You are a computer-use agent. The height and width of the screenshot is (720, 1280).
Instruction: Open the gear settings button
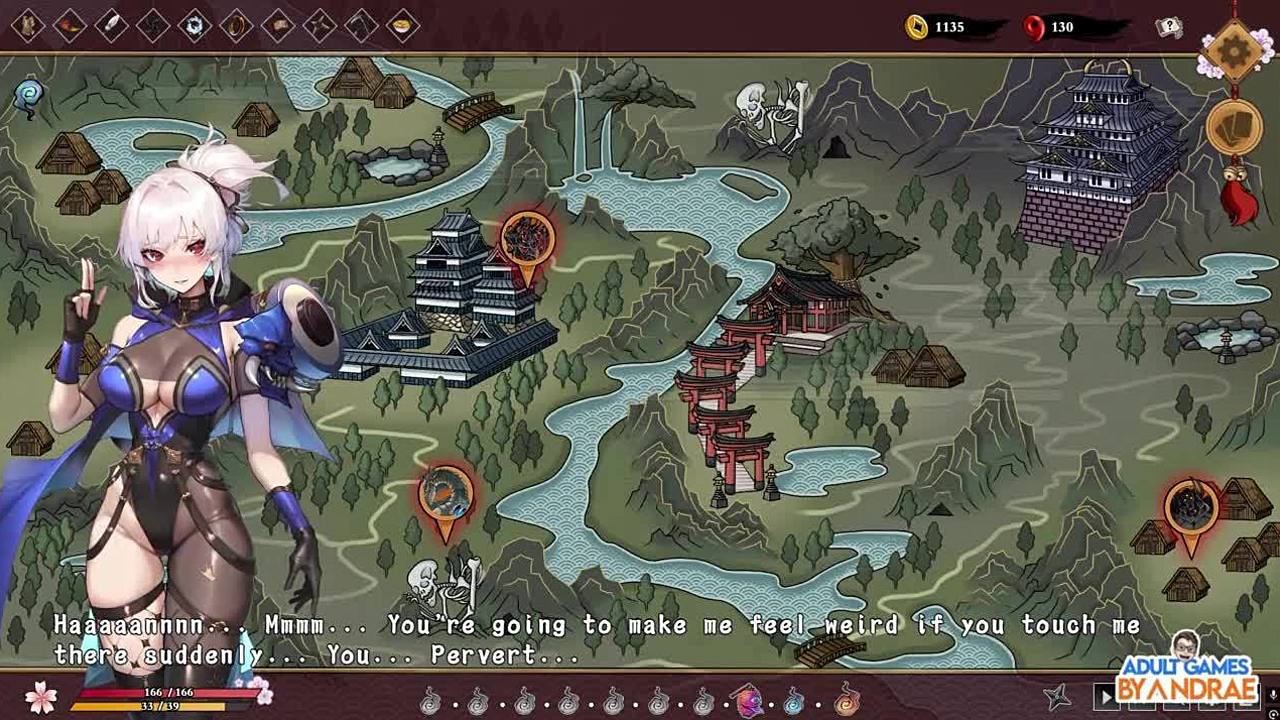pyautogui.click(x=1234, y=50)
